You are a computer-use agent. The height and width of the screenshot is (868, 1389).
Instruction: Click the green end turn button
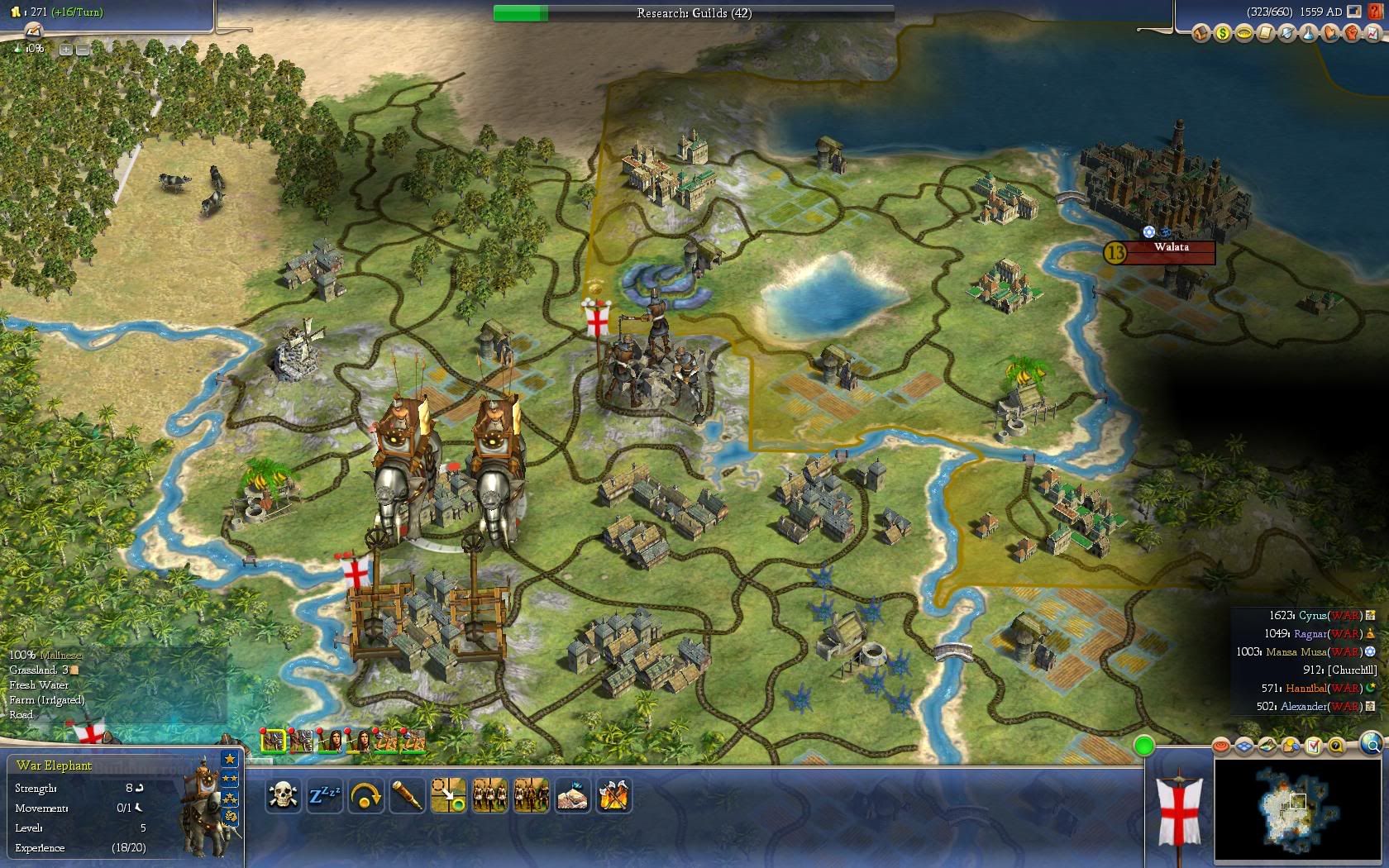pos(1143,746)
